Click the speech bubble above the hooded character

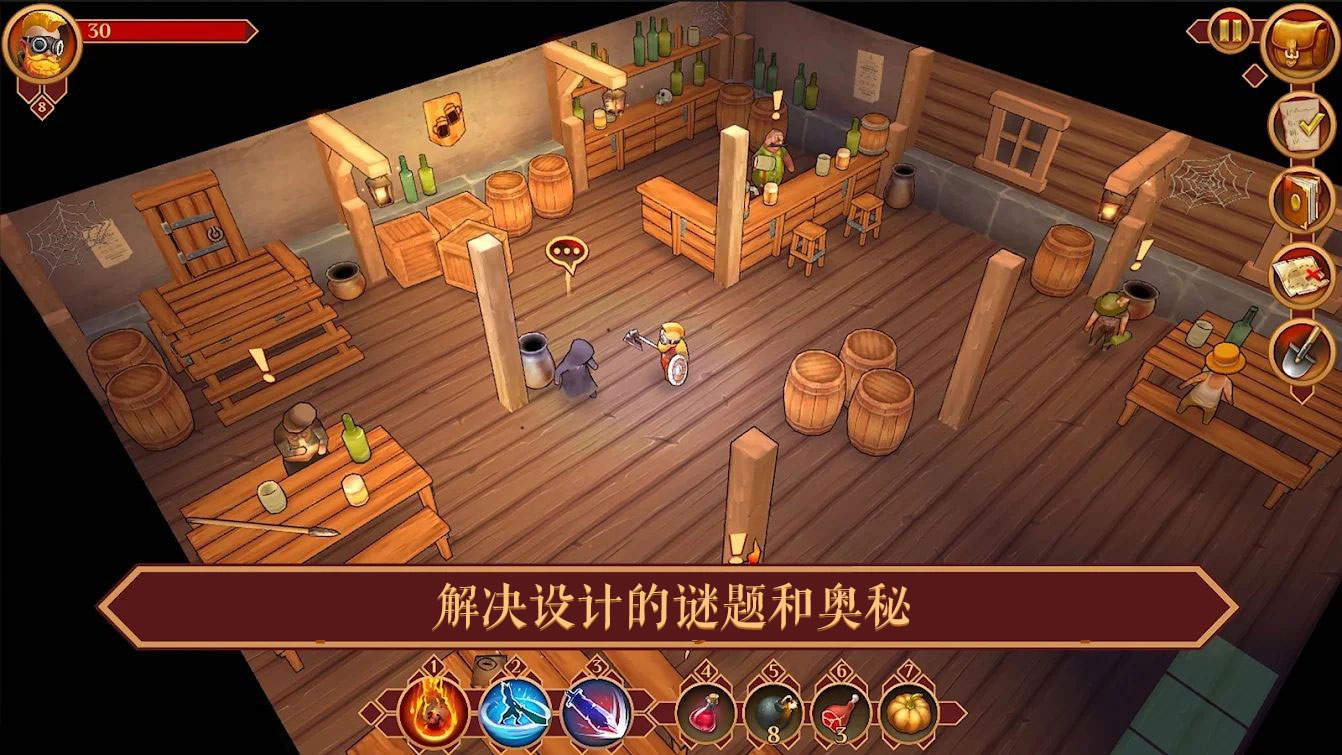565,250
